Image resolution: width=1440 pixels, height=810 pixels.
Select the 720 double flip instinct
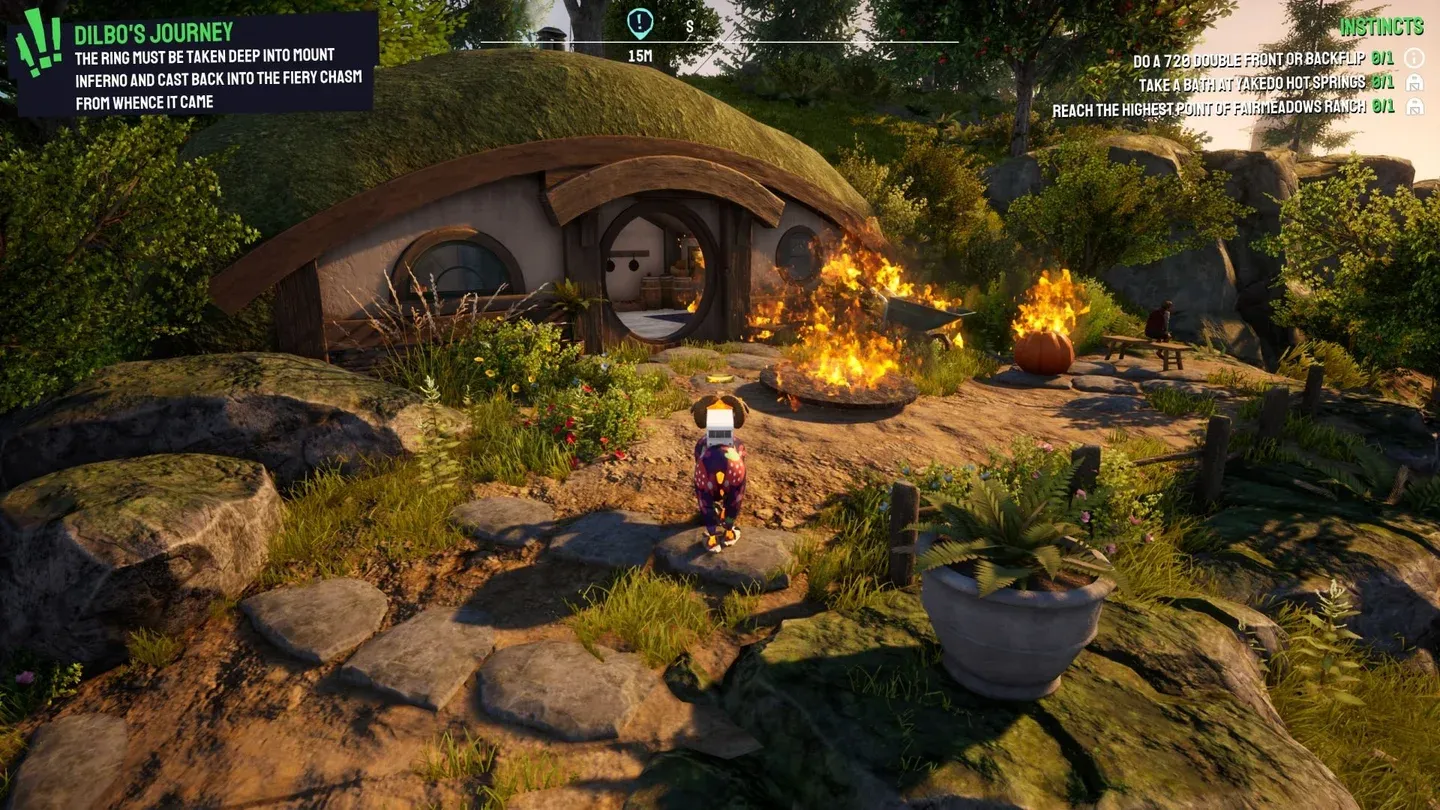tap(1250, 59)
